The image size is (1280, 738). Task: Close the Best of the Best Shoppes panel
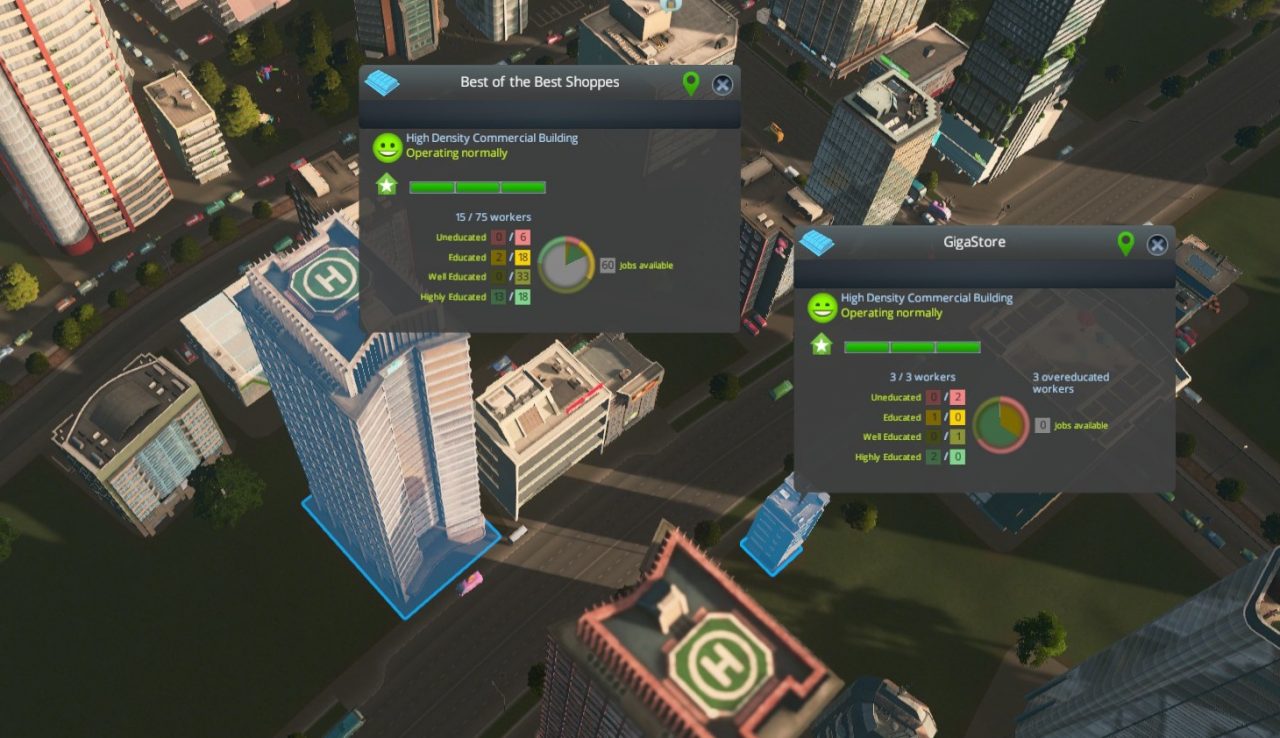pyautogui.click(x=722, y=85)
